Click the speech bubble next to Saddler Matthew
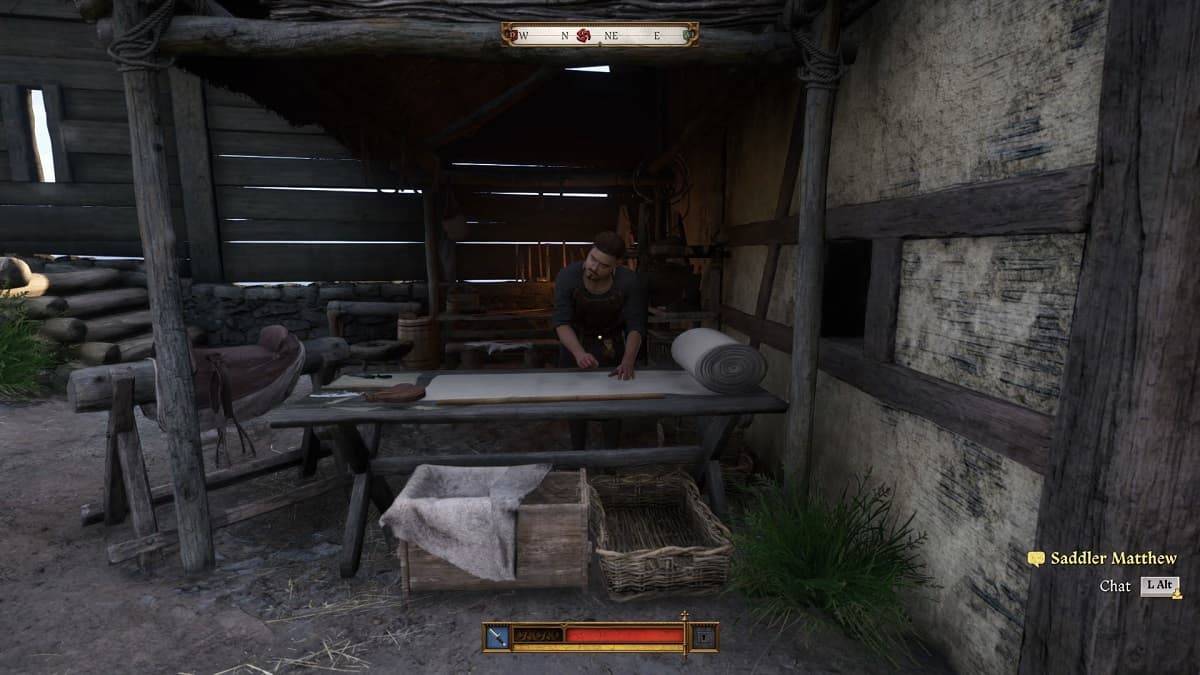 pyautogui.click(x=1036, y=559)
